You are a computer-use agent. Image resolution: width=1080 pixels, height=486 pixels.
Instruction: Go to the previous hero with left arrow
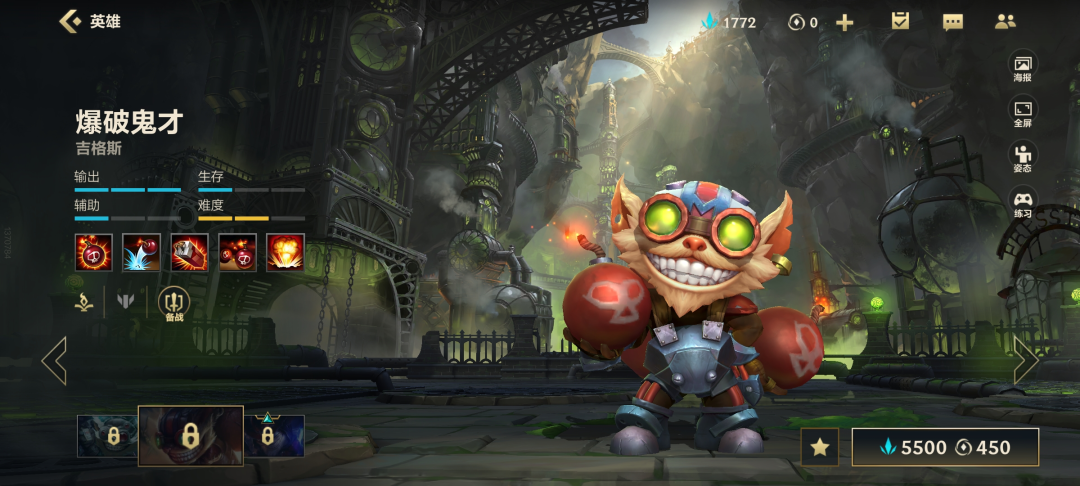[x=54, y=361]
